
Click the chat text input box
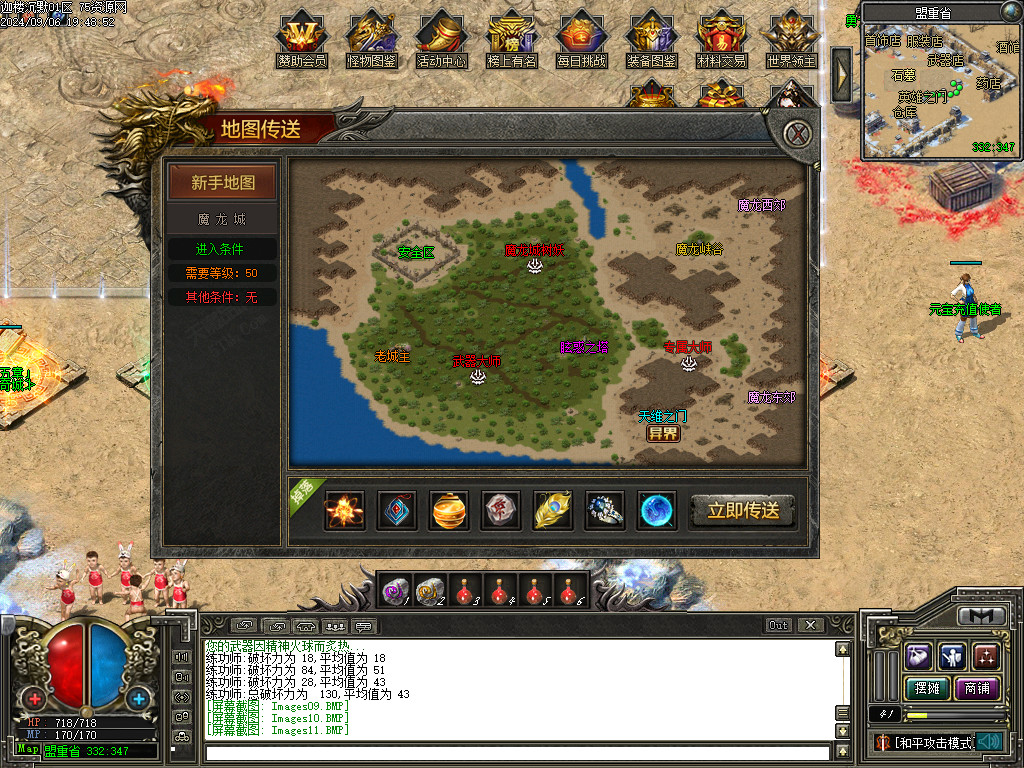(518, 752)
